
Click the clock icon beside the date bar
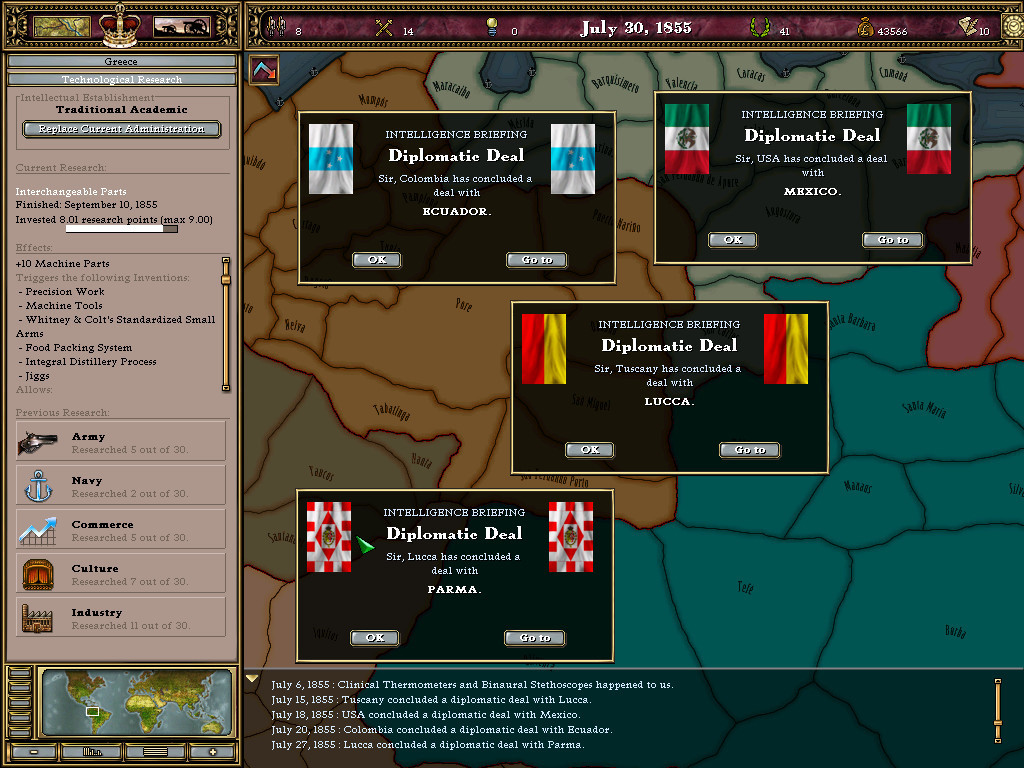point(1011,27)
